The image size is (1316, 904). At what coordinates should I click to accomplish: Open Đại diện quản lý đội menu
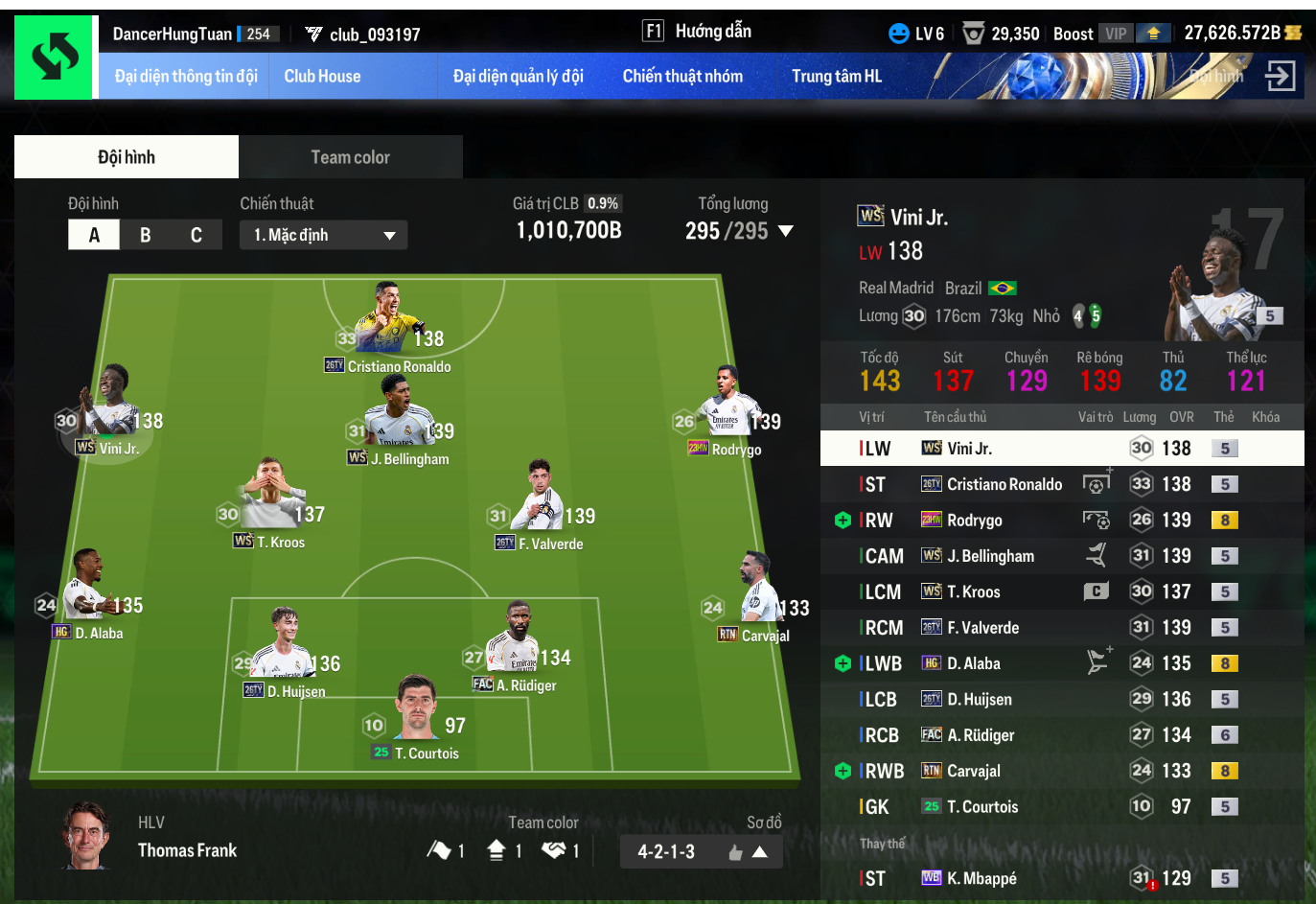coord(518,77)
